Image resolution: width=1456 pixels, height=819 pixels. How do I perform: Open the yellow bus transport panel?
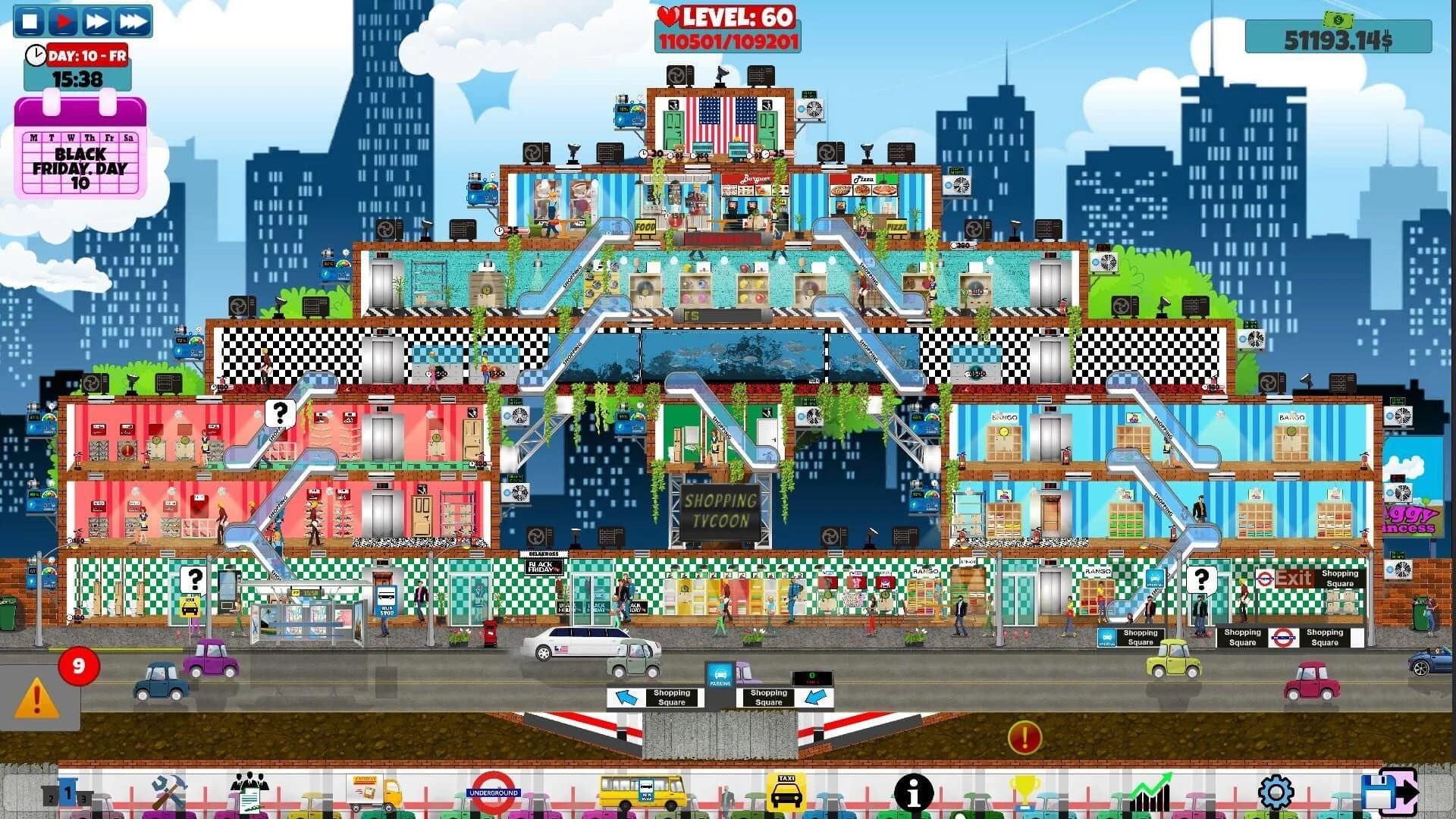(x=639, y=789)
